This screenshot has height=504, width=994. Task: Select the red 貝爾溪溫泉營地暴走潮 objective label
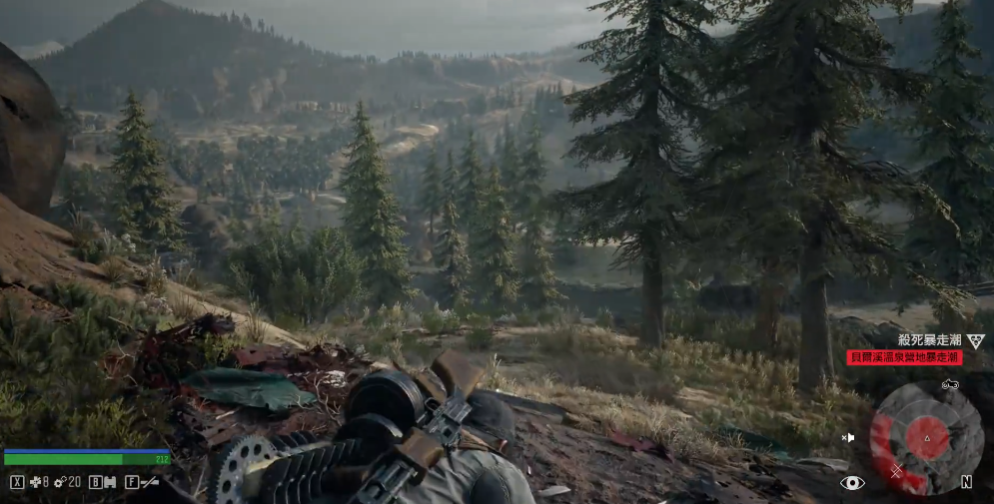905,357
